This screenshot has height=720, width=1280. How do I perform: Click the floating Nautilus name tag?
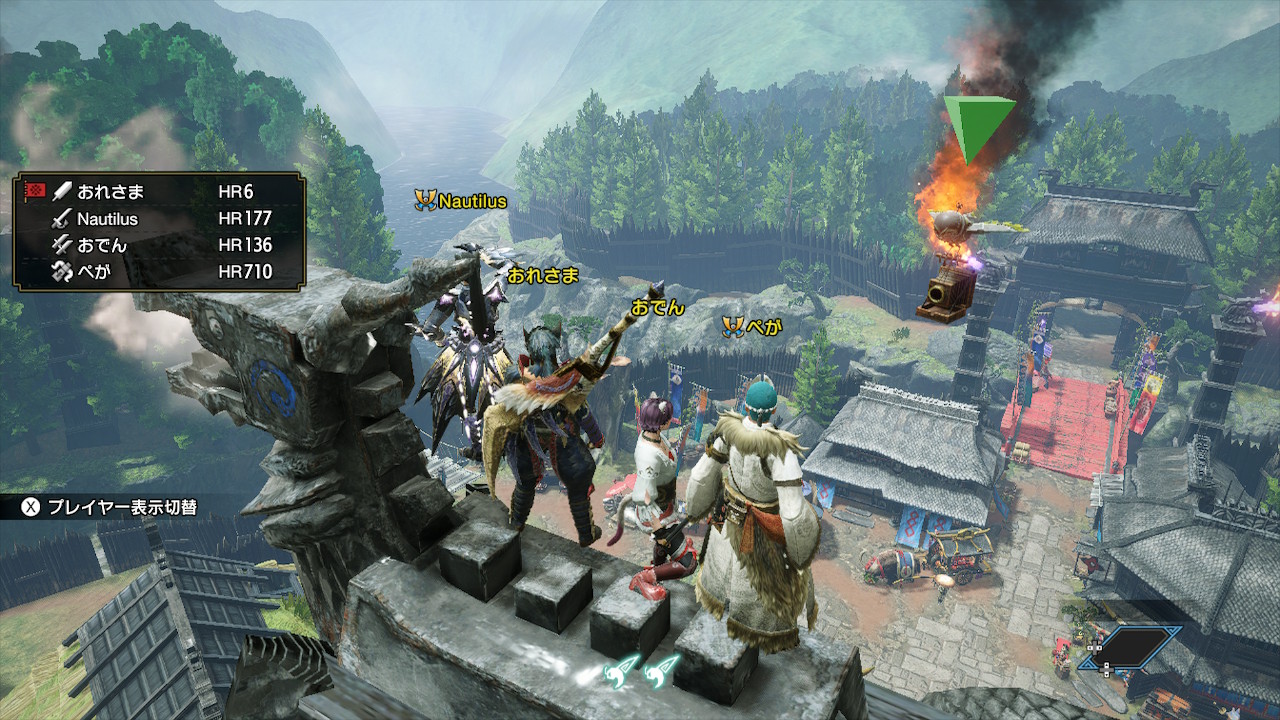point(462,201)
